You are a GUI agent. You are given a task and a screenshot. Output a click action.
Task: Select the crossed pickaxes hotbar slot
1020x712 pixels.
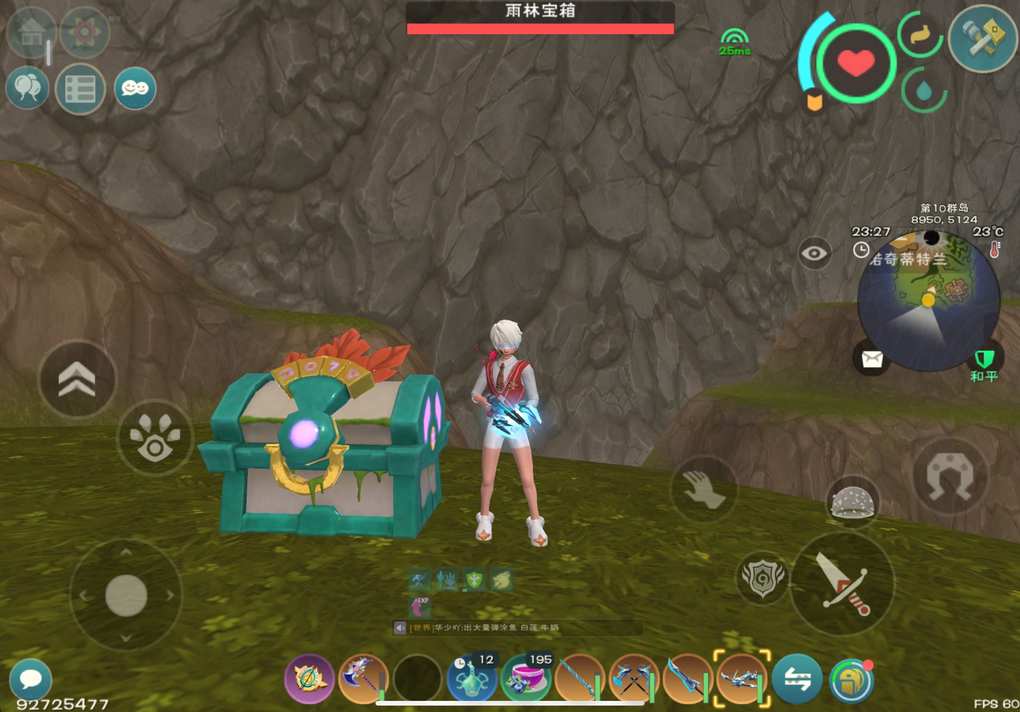coord(634,679)
